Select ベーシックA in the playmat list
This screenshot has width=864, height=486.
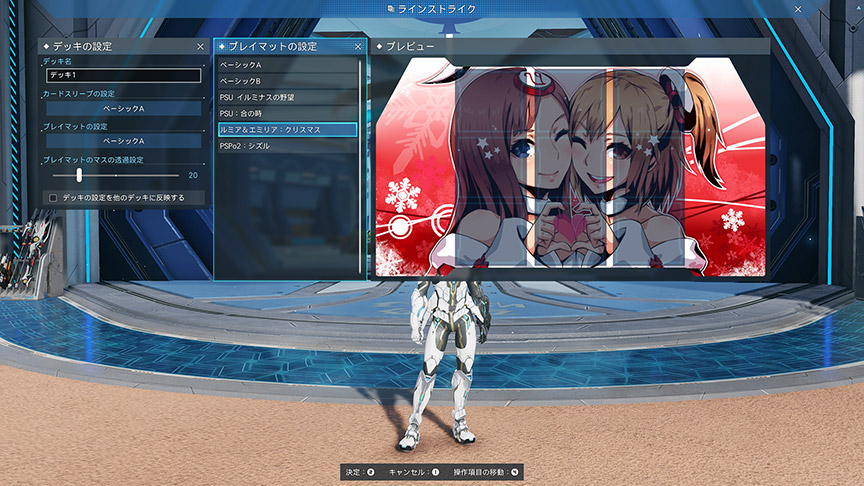[288, 65]
